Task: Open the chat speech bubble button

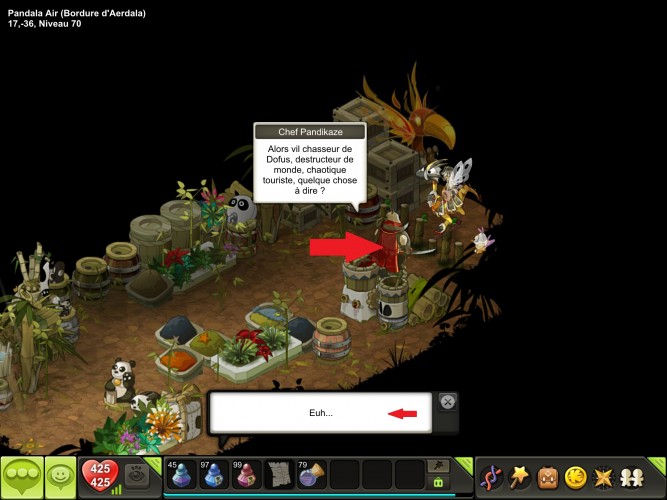Action: [x=21, y=477]
